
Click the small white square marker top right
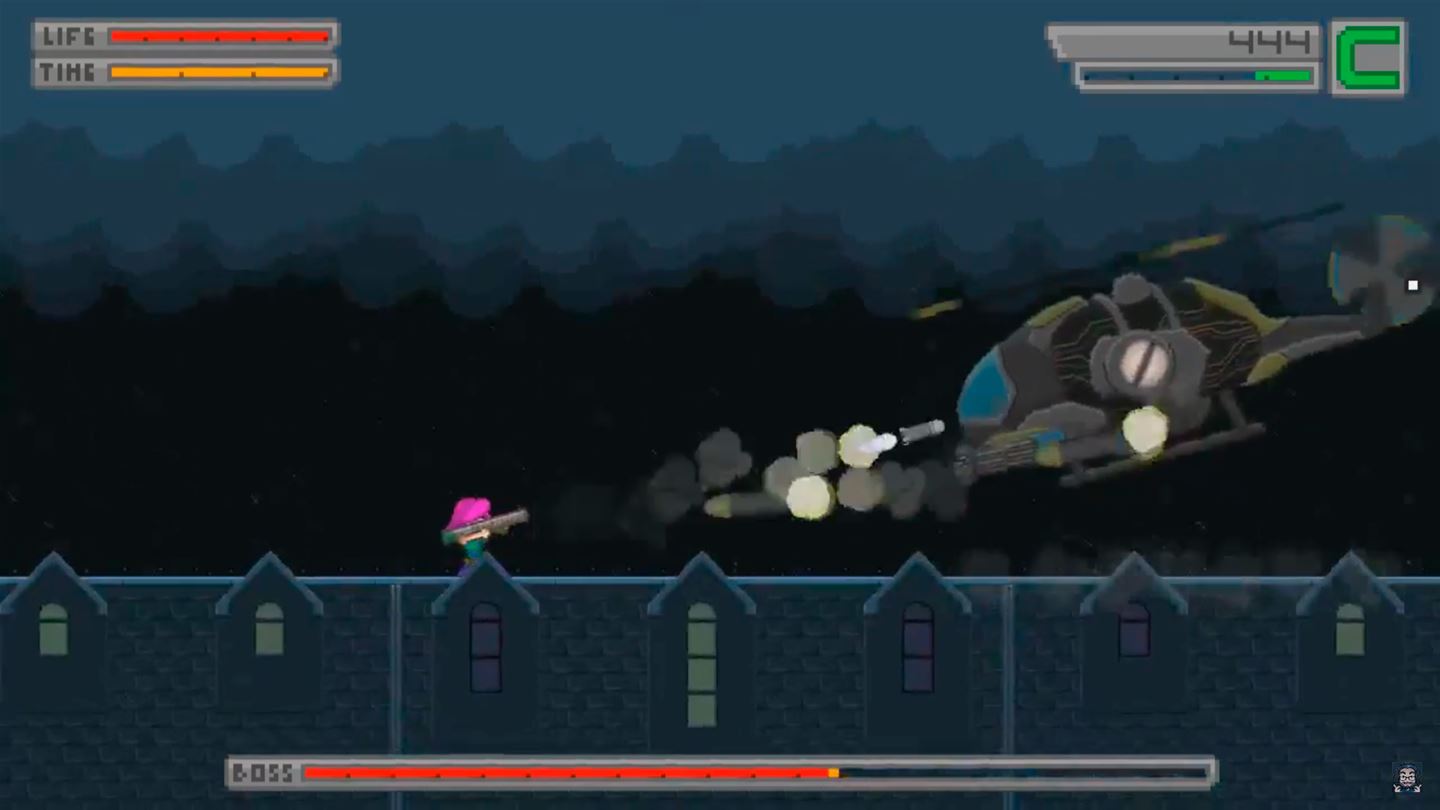pos(1413,285)
